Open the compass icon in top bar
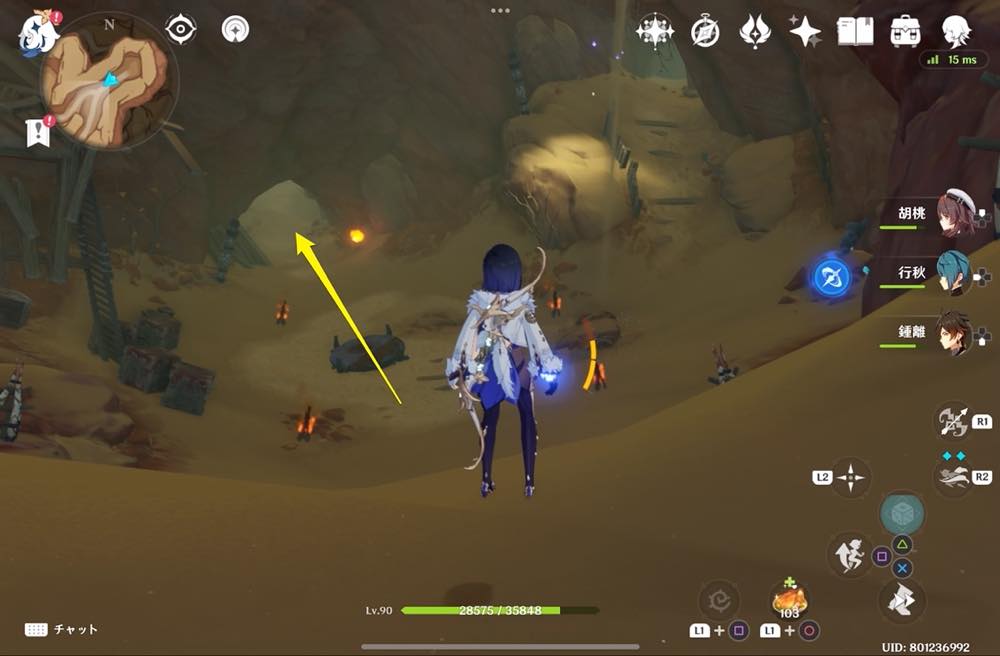 705,32
